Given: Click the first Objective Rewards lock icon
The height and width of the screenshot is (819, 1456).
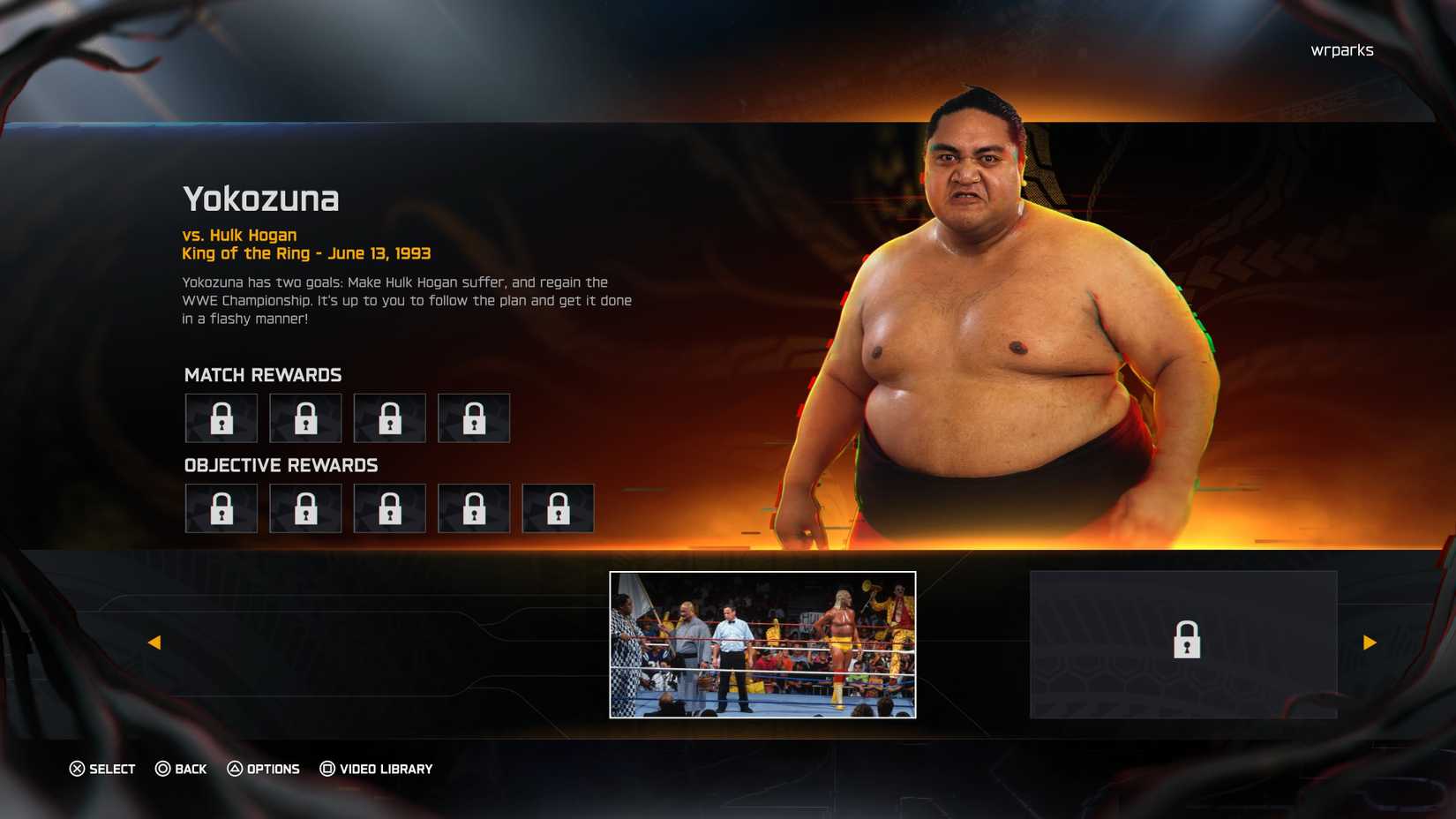Looking at the screenshot, I should point(221,508).
